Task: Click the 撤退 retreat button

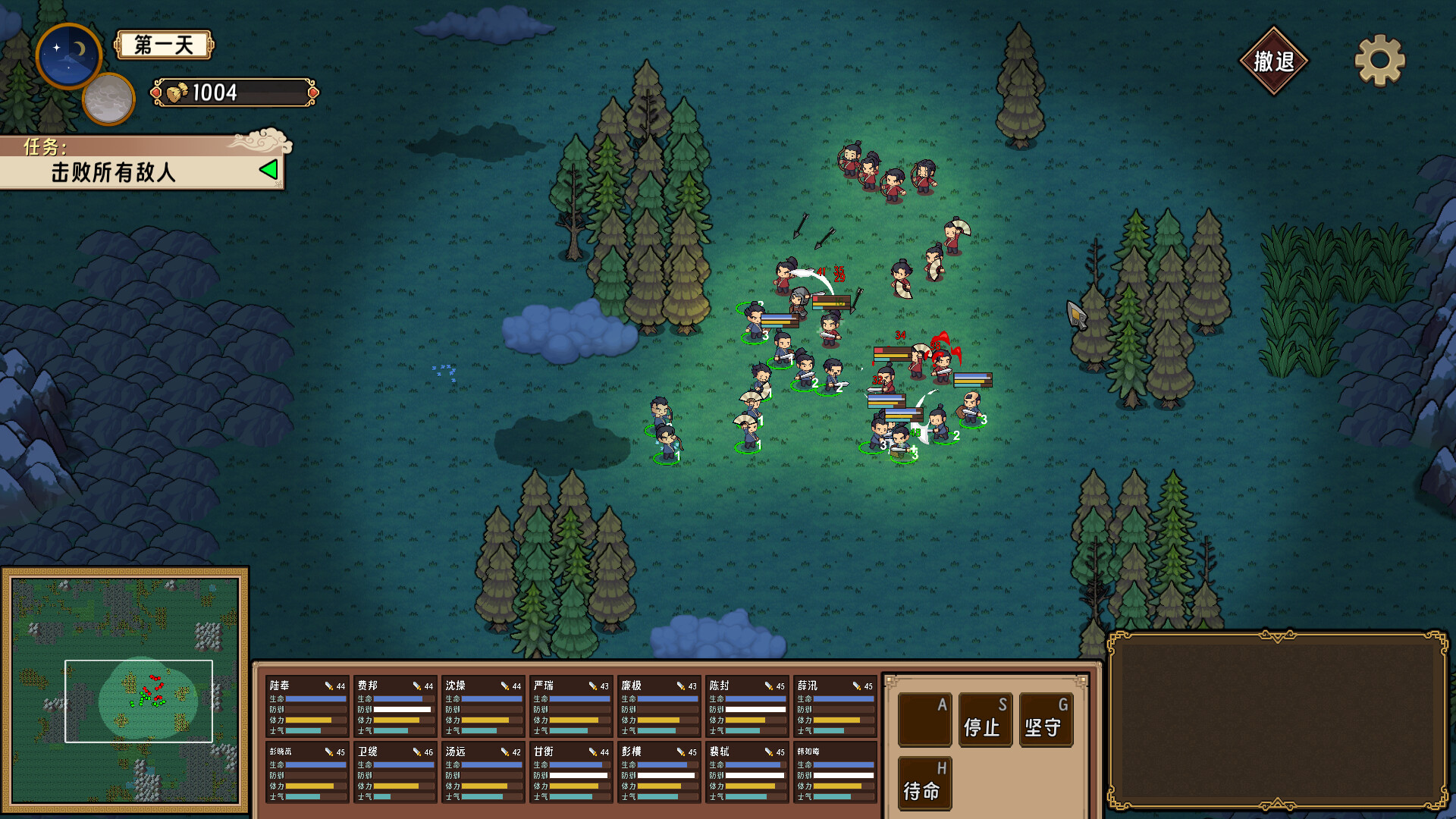Action: click(1273, 61)
